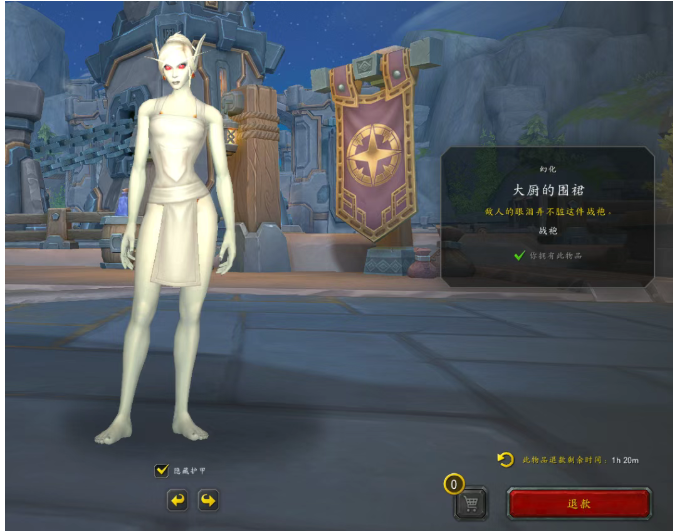This screenshot has width=673, height=531.
Task: Toggle the 隐藏护甲 hide armor checkbox
Action: pyautogui.click(x=161, y=470)
